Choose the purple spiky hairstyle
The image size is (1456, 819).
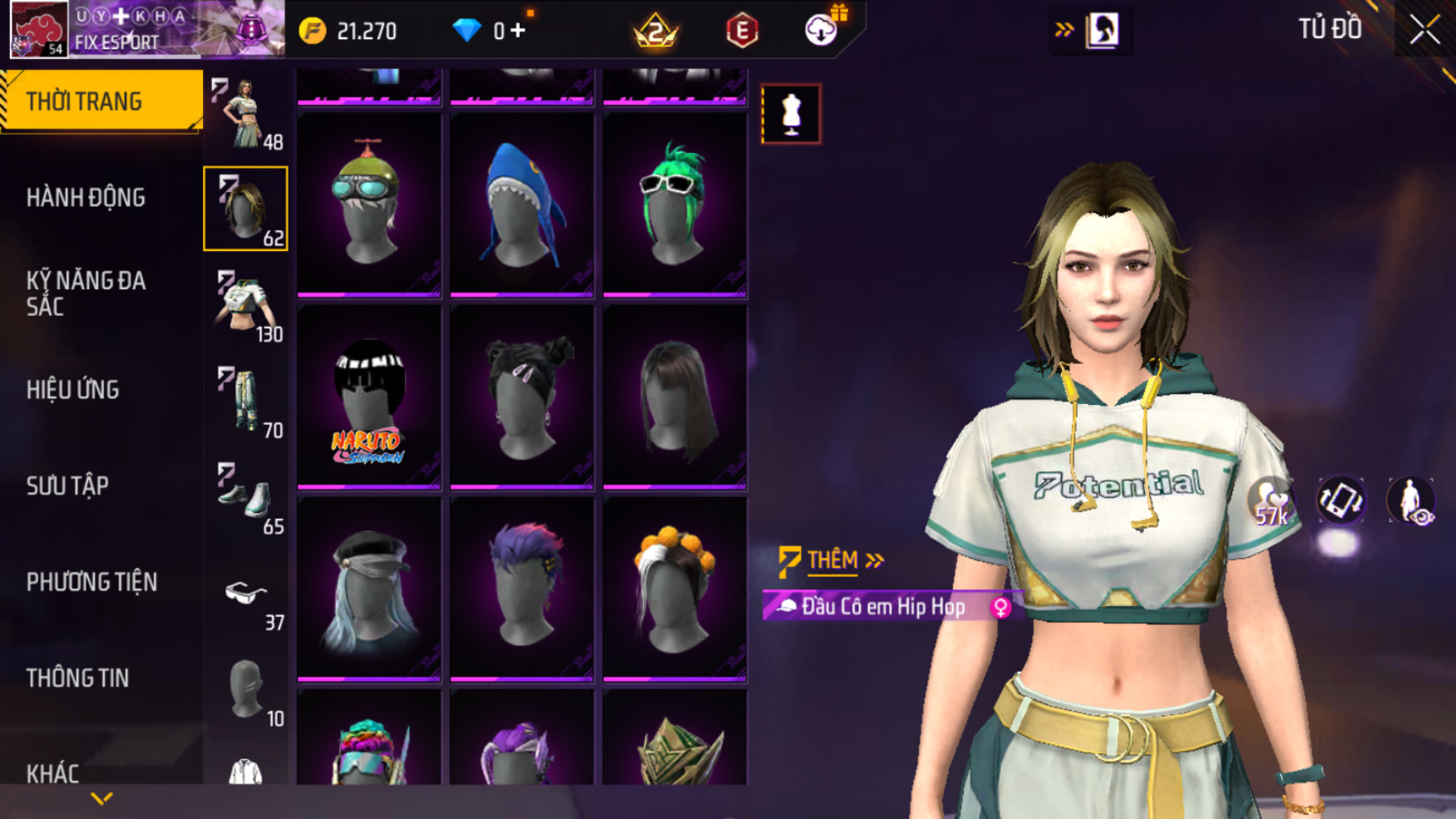[521, 590]
